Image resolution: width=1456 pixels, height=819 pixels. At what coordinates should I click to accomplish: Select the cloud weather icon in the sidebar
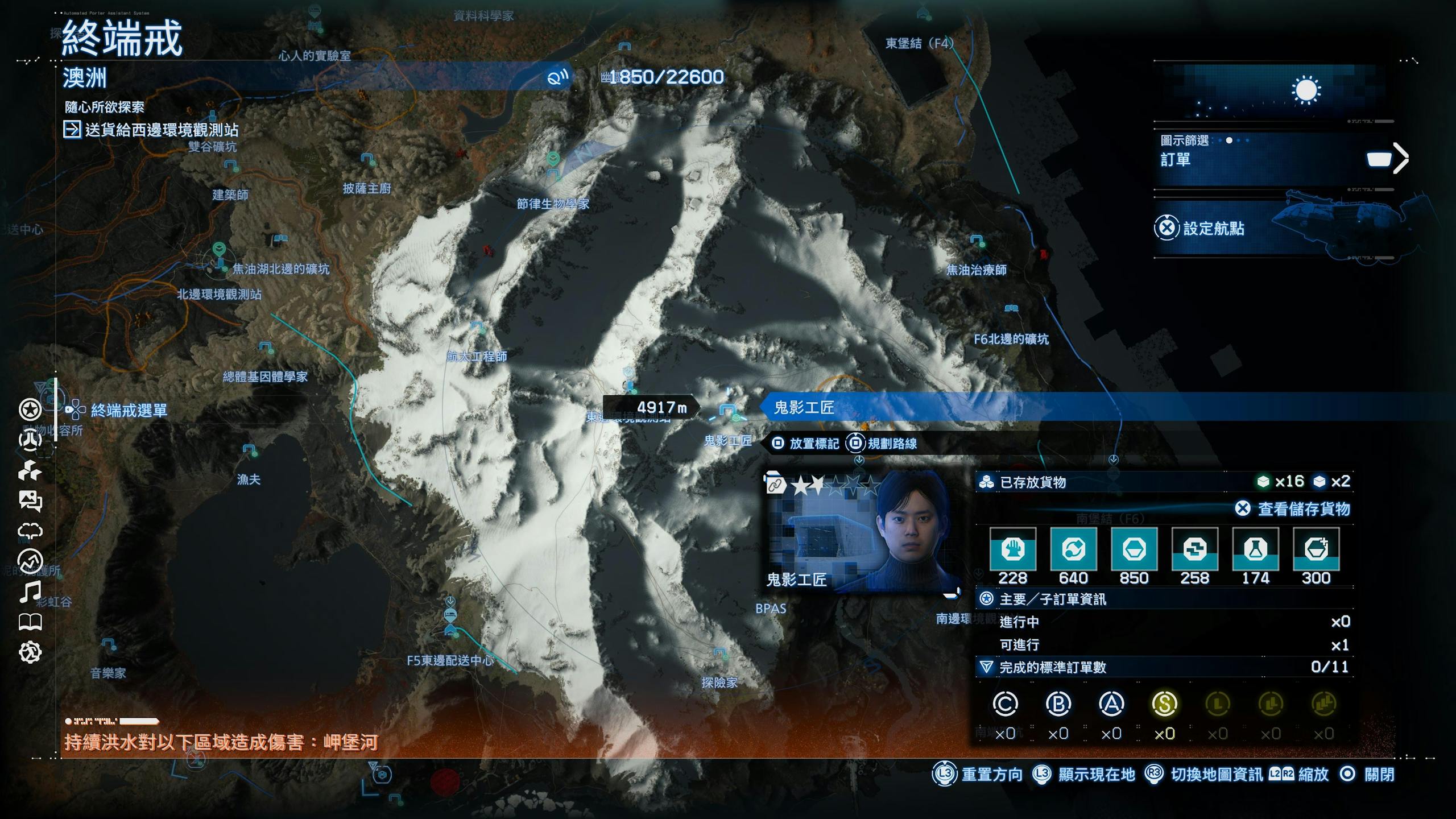pyautogui.click(x=30, y=531)
